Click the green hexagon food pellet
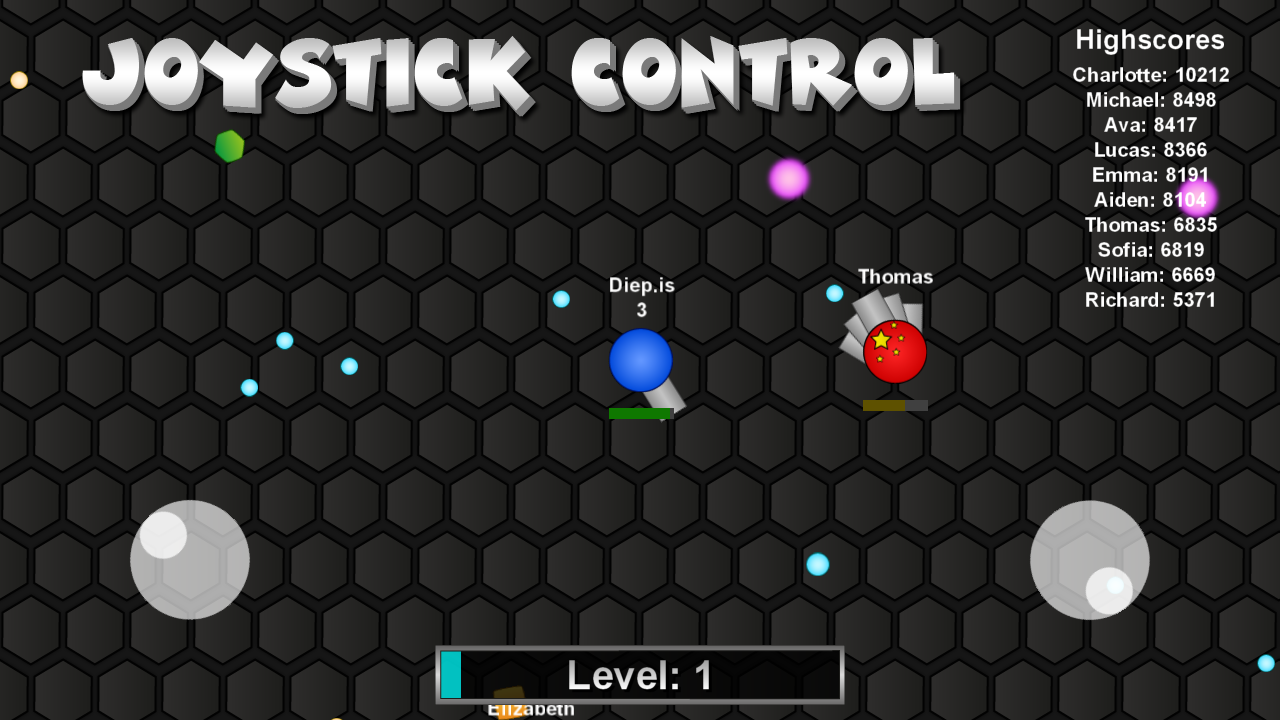 228,146
